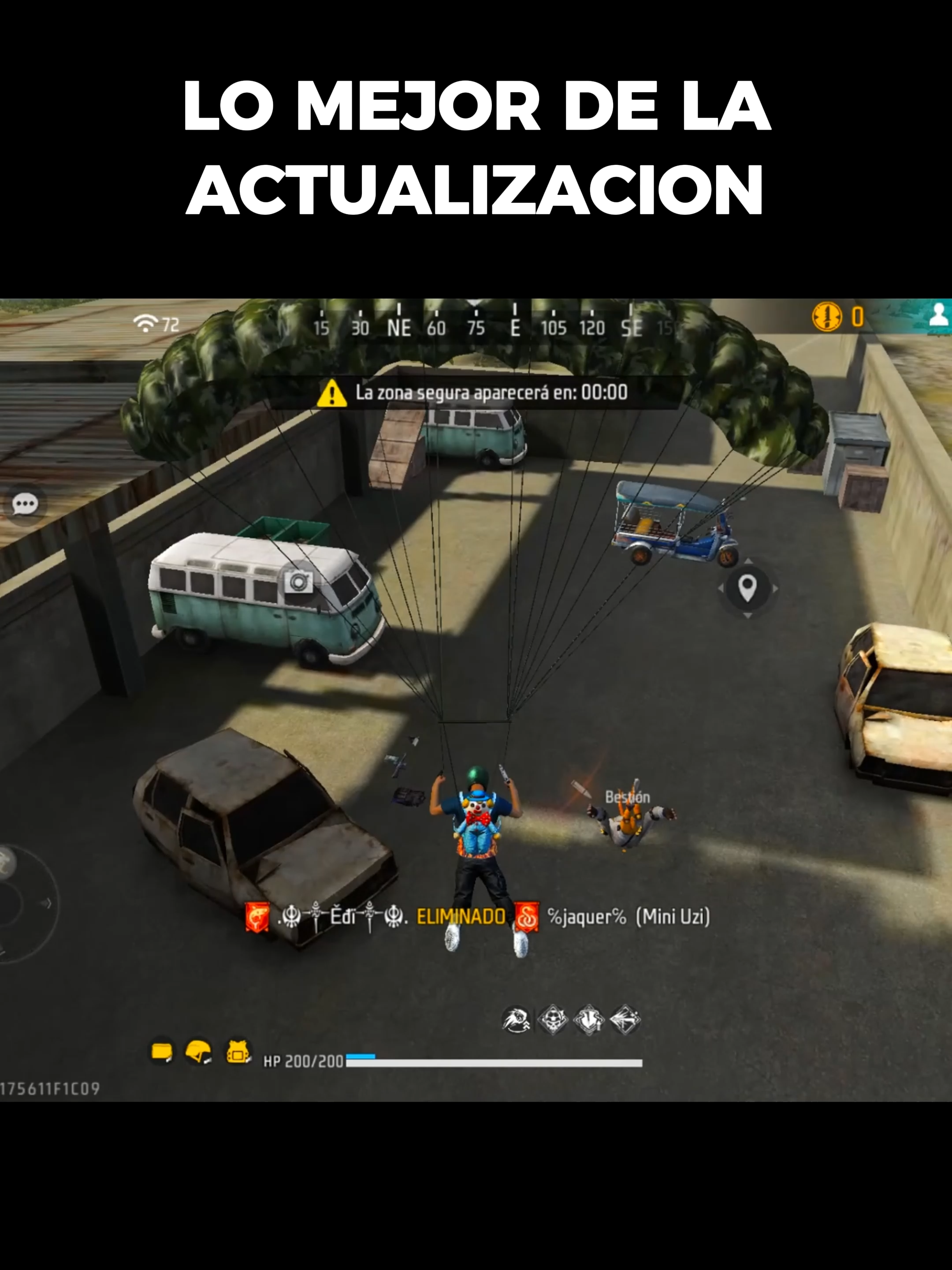952x1270 pixels.
Task: Activate the dash skill ability icon
Action: tap(517, 1020)
